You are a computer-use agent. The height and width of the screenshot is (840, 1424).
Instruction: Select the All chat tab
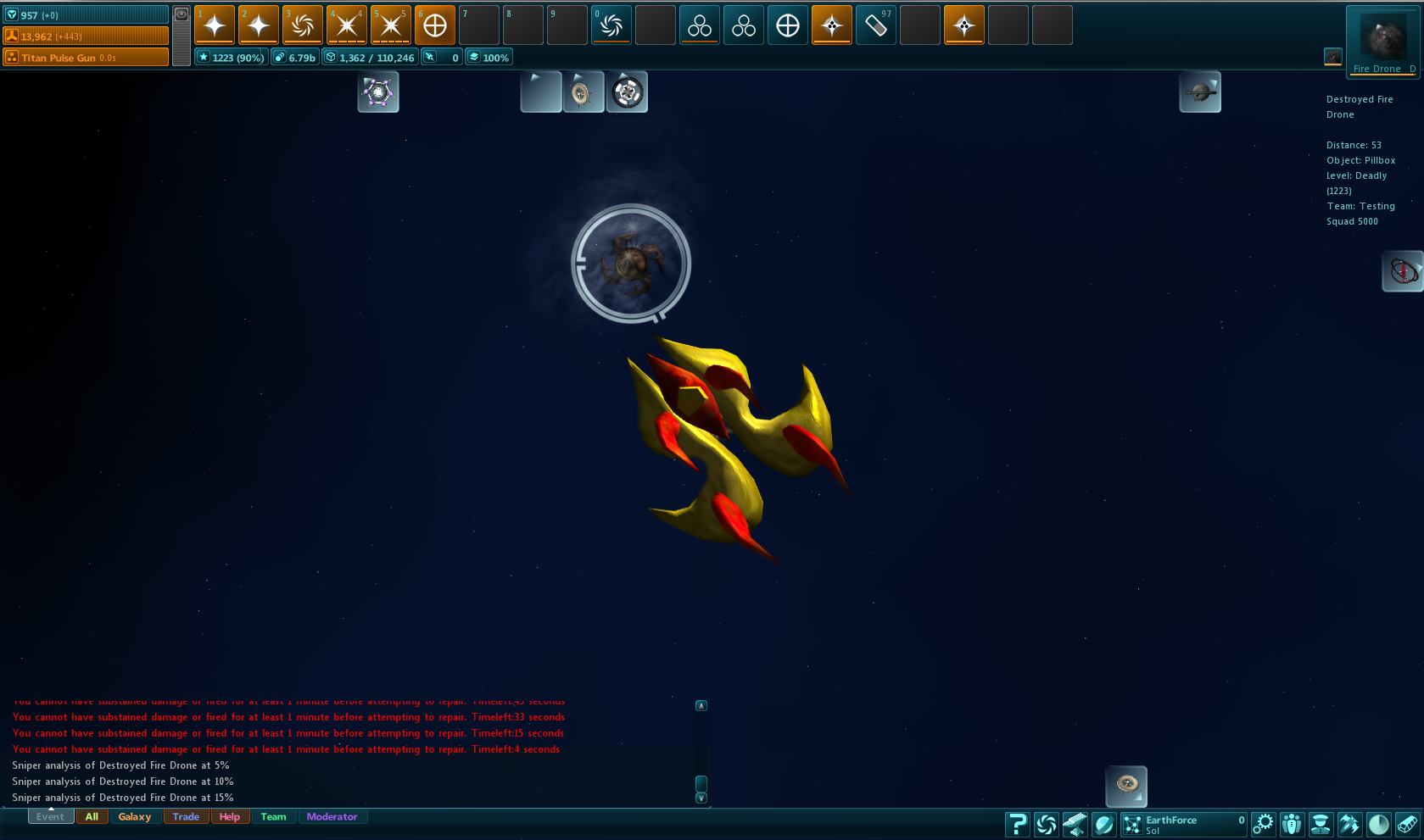coord(92,817)
